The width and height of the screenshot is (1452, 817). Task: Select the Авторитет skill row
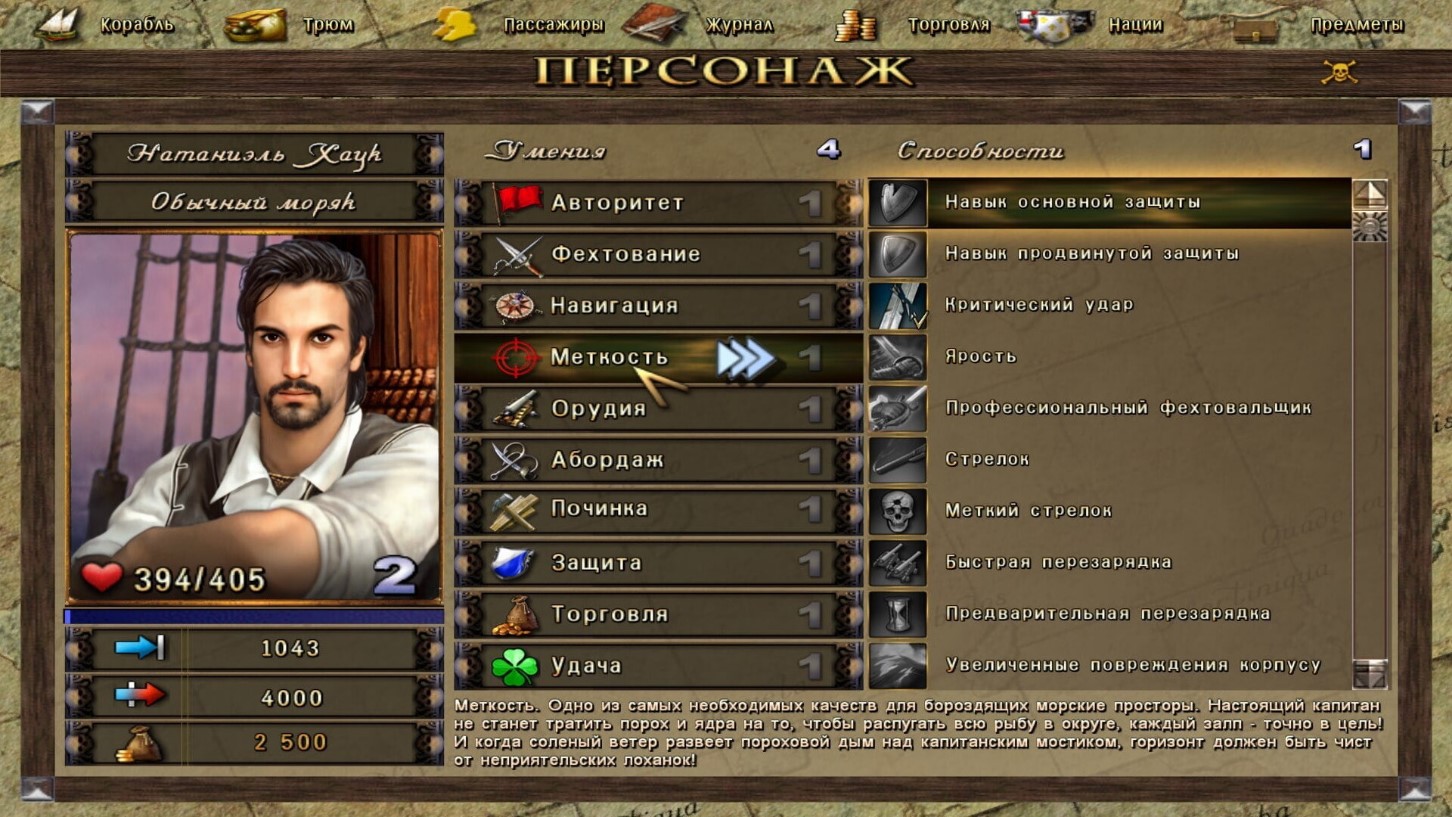point(658,203)
